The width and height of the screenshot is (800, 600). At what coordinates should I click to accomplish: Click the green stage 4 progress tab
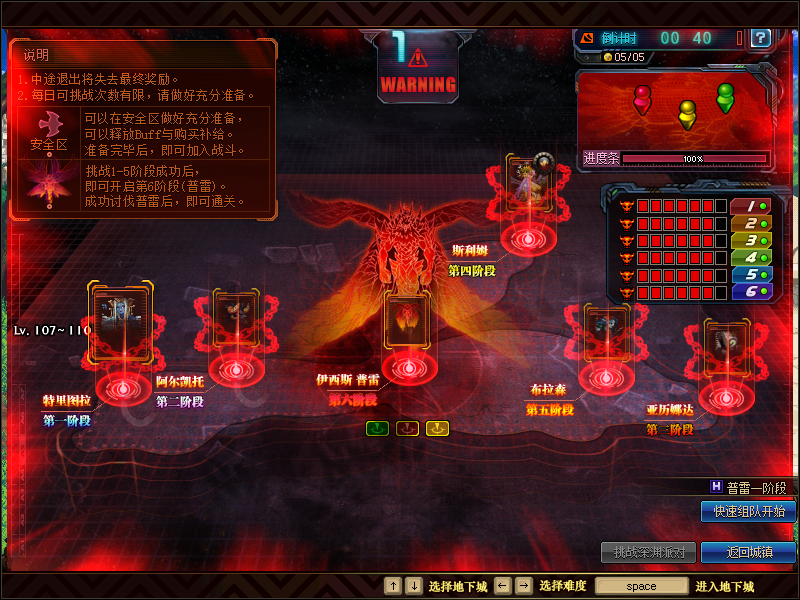[750, 257]
